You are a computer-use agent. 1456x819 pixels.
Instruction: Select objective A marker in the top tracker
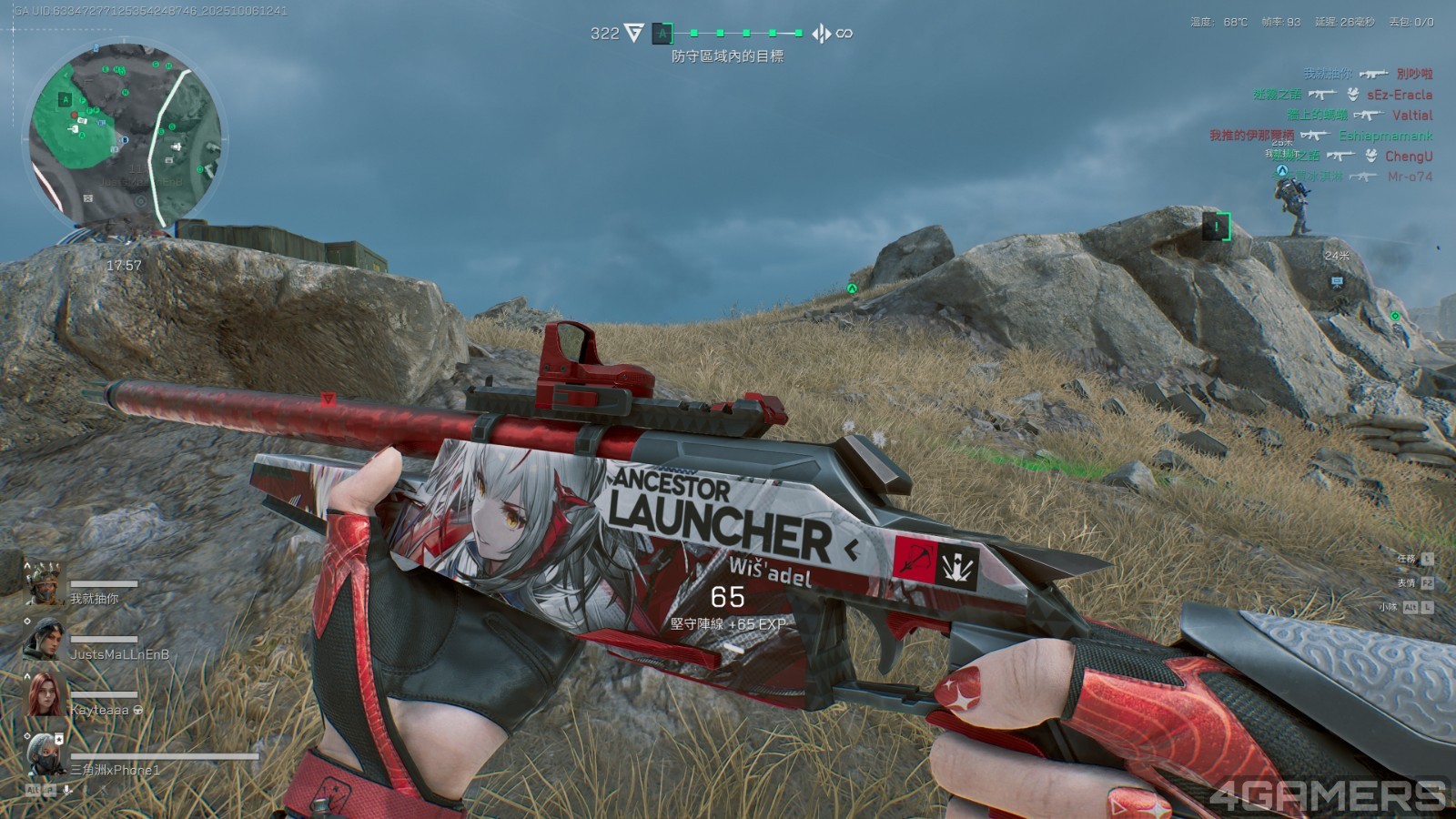tap(662, 34)
